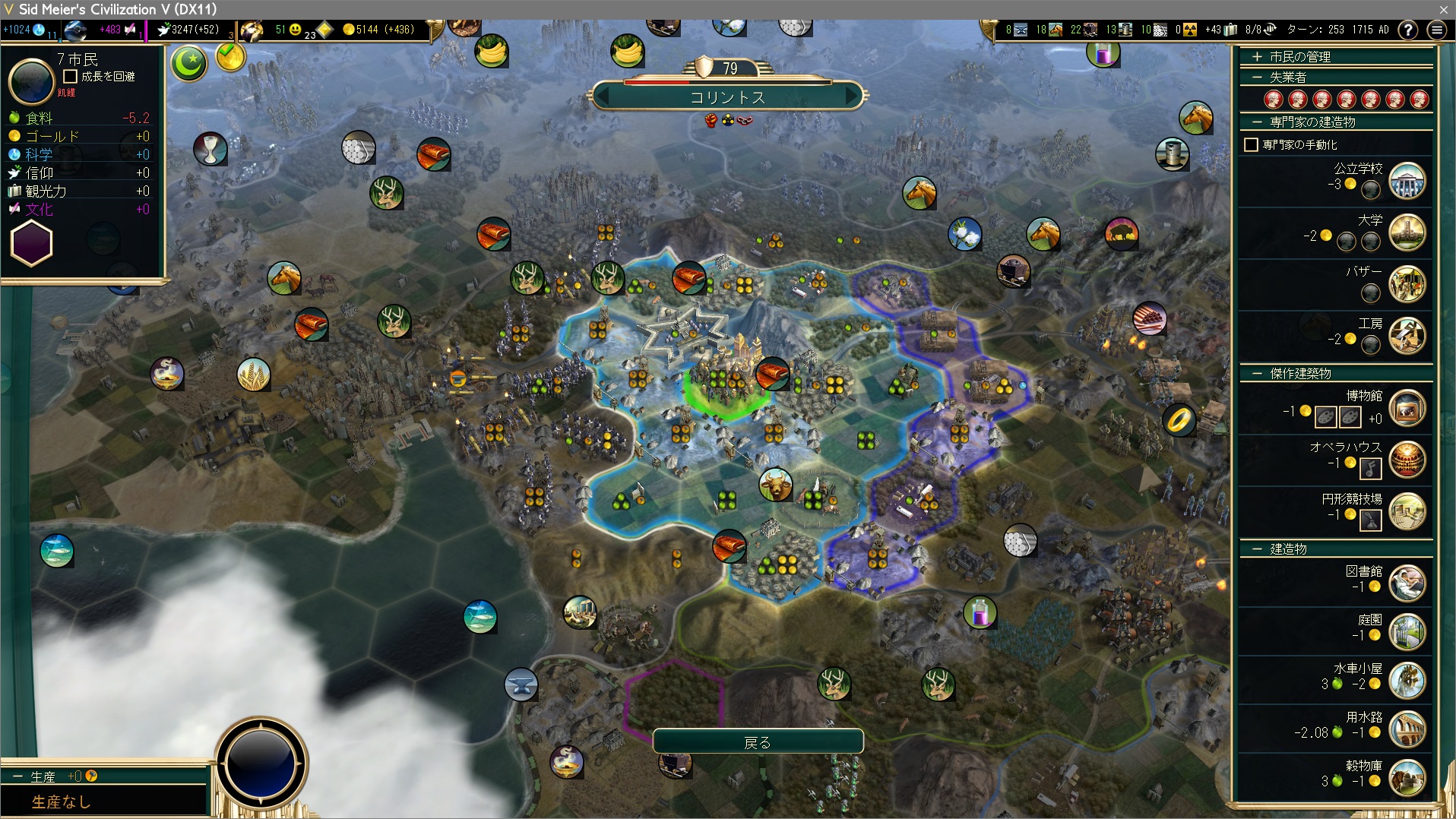Enable the 専門家の手動化 checkbox
This screenshot has width=1456, height=819.
1251,144
